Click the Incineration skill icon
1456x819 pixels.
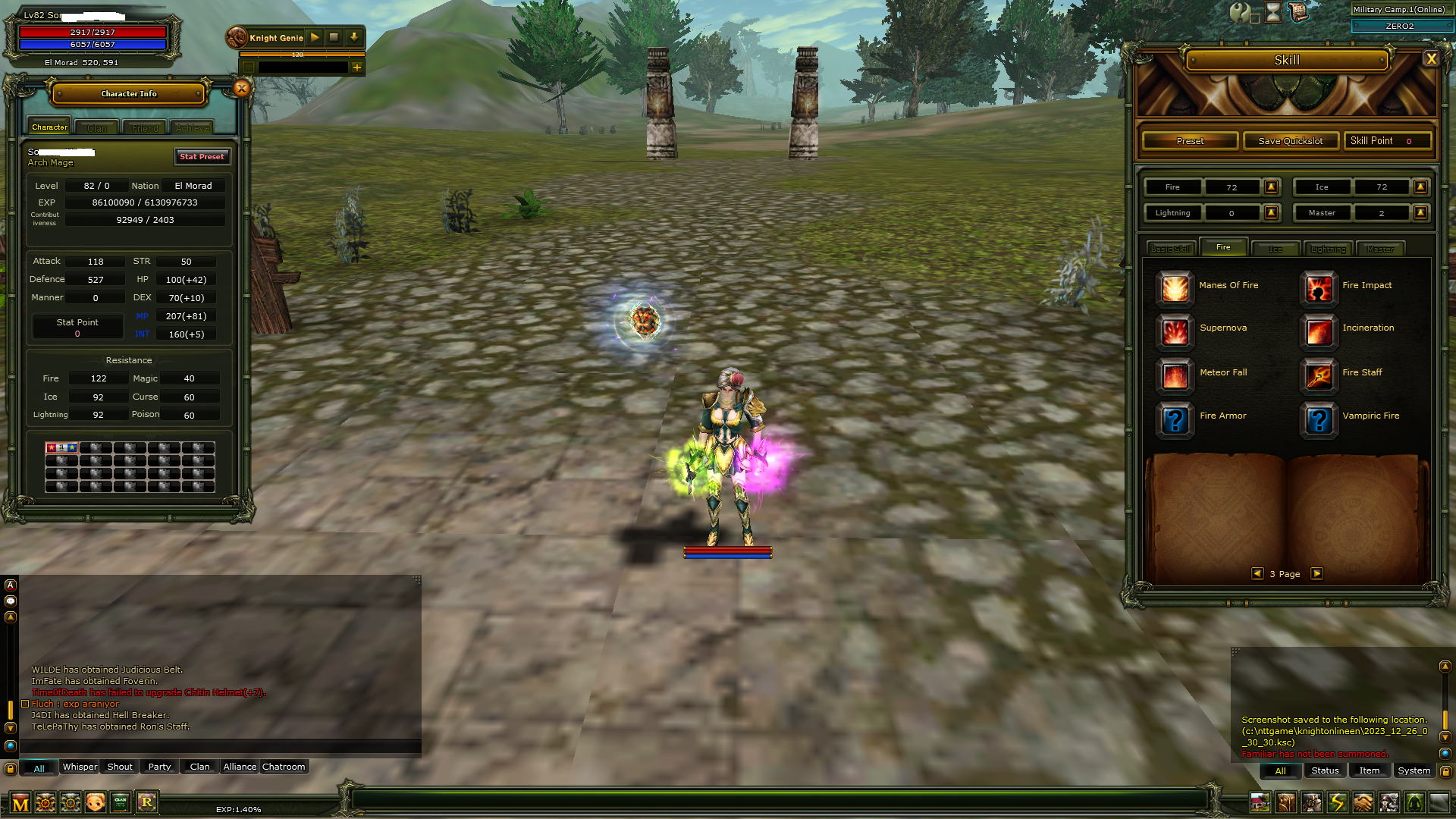pos(1319,332)
